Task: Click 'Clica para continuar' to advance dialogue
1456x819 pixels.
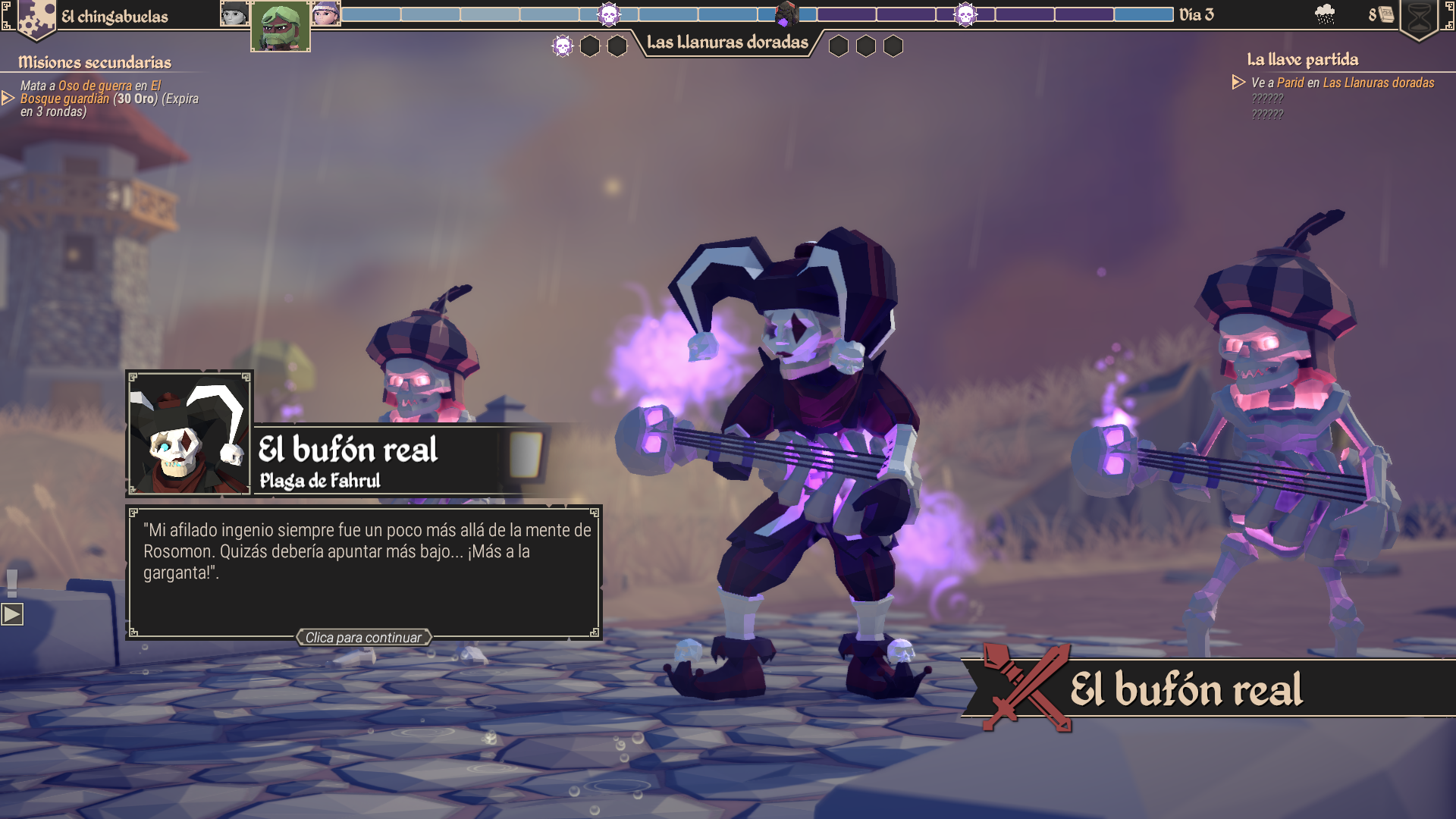Action: point(363,638)
